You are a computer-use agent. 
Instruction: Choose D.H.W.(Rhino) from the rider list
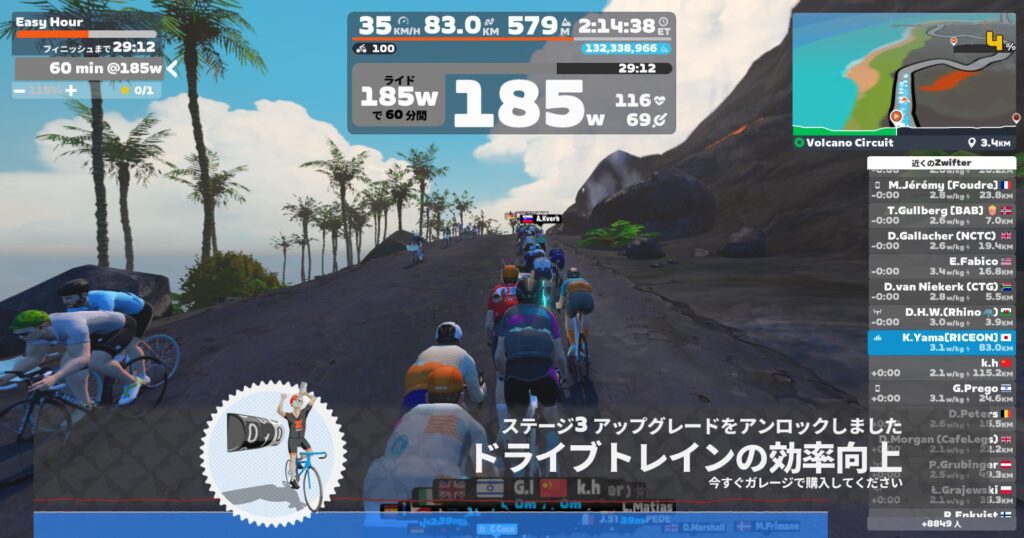[941, 316]
